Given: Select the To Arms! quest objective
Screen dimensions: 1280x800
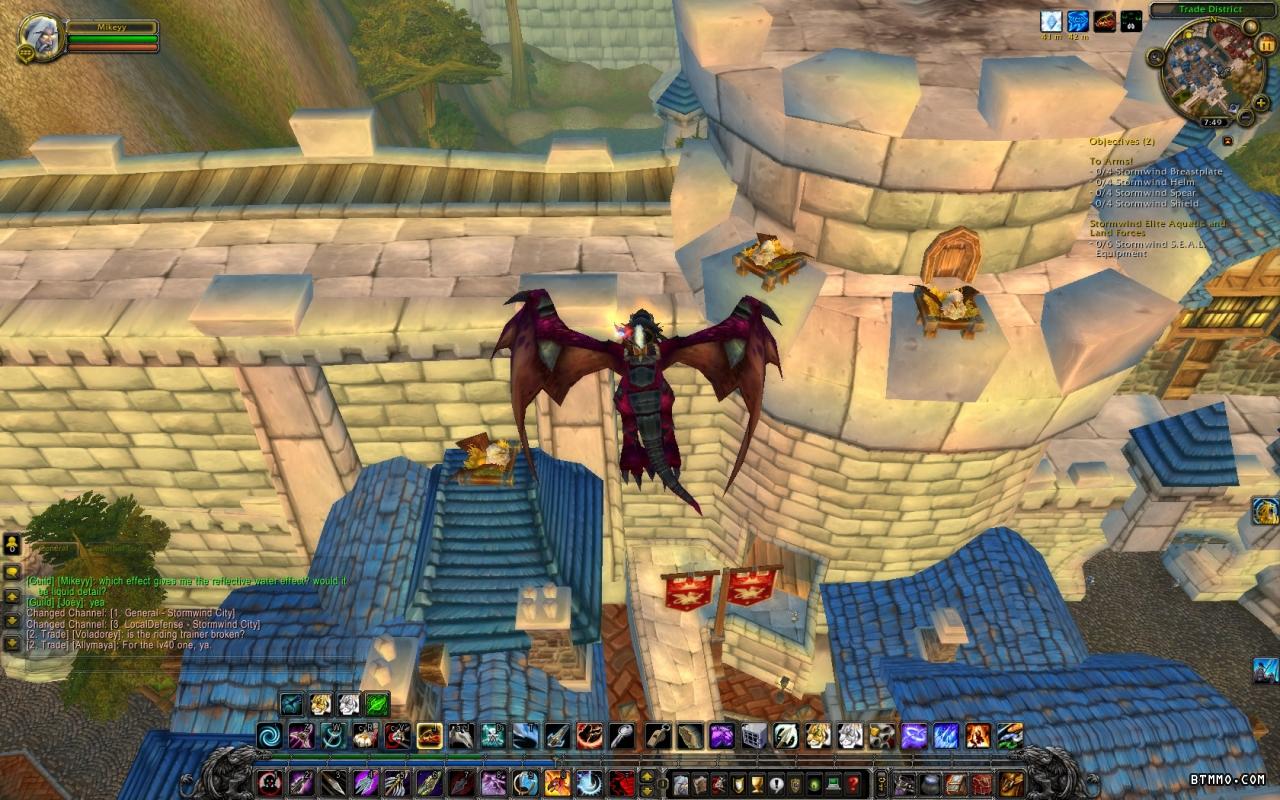Looking at the screenshot, I should tap(1111, 161).
